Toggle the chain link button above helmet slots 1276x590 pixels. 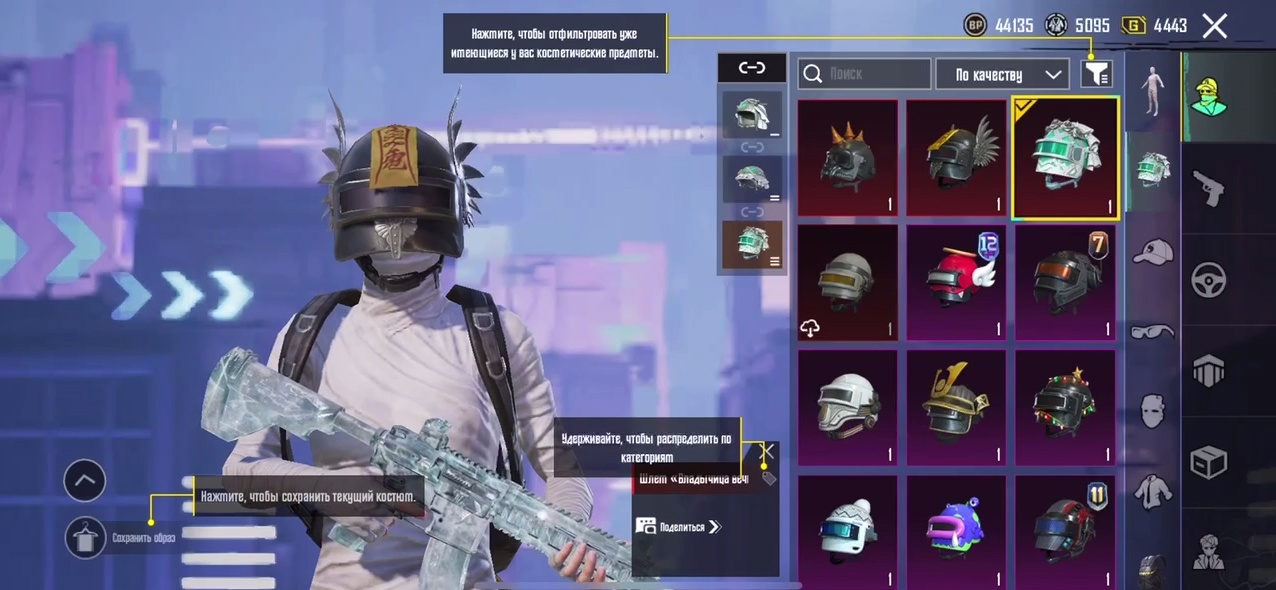coord(752,68)
